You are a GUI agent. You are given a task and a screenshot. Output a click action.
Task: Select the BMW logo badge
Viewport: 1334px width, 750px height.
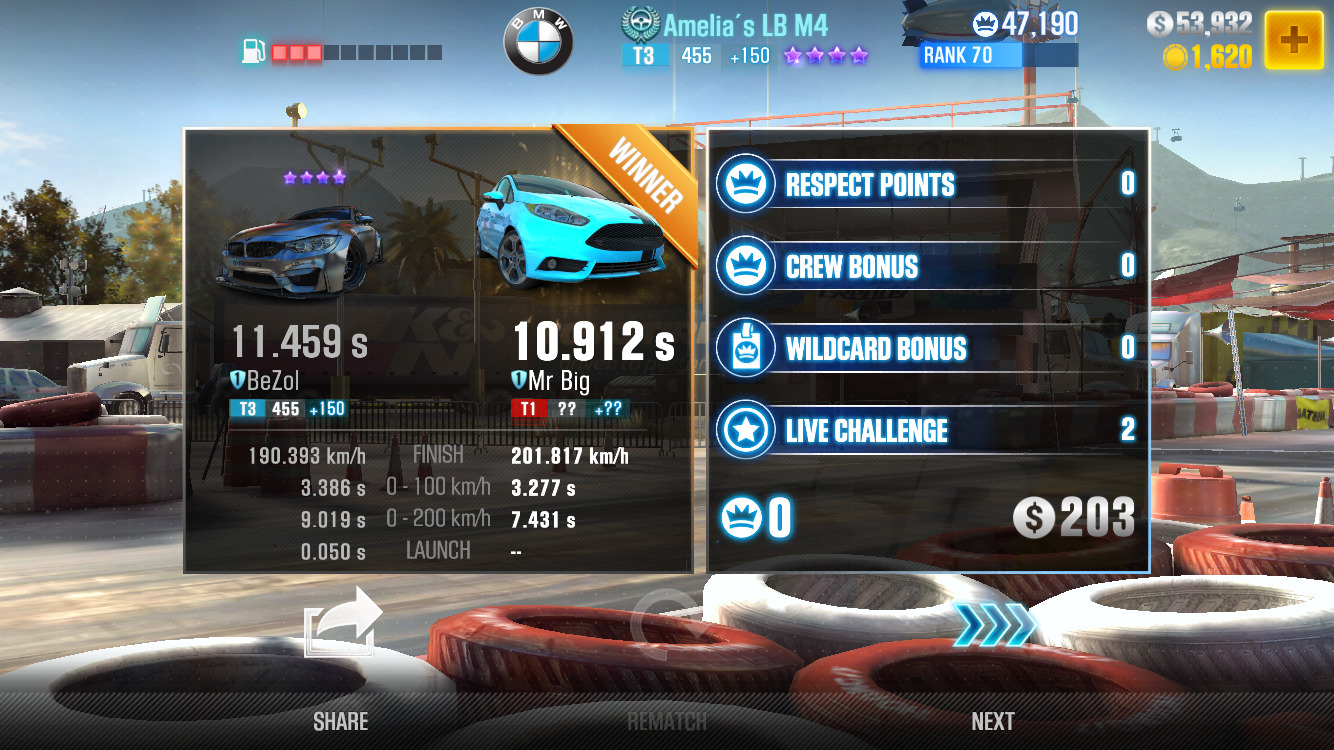[x=538, y=44]
